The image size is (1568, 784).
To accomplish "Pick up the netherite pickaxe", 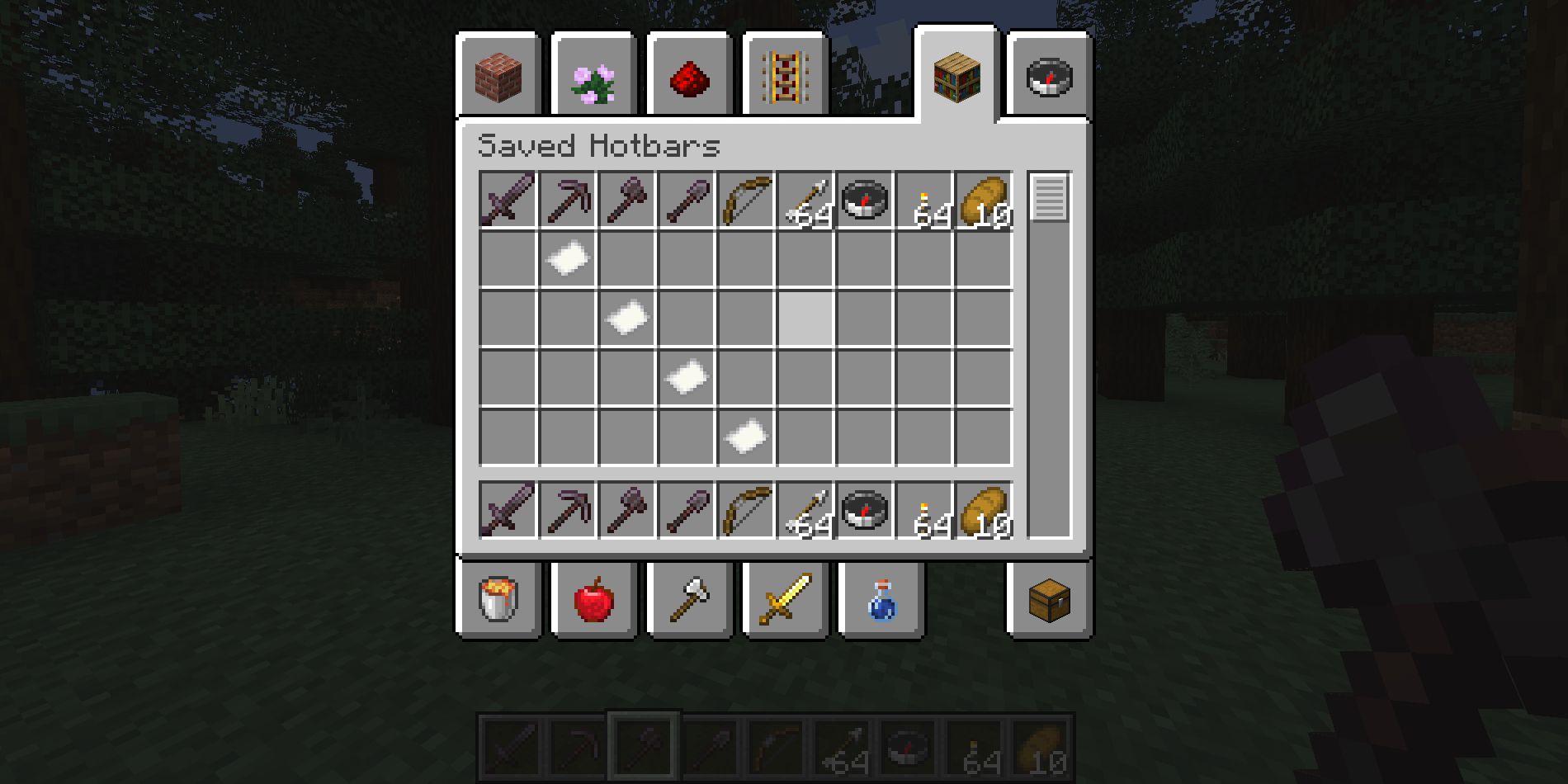I will click(567, 202).
